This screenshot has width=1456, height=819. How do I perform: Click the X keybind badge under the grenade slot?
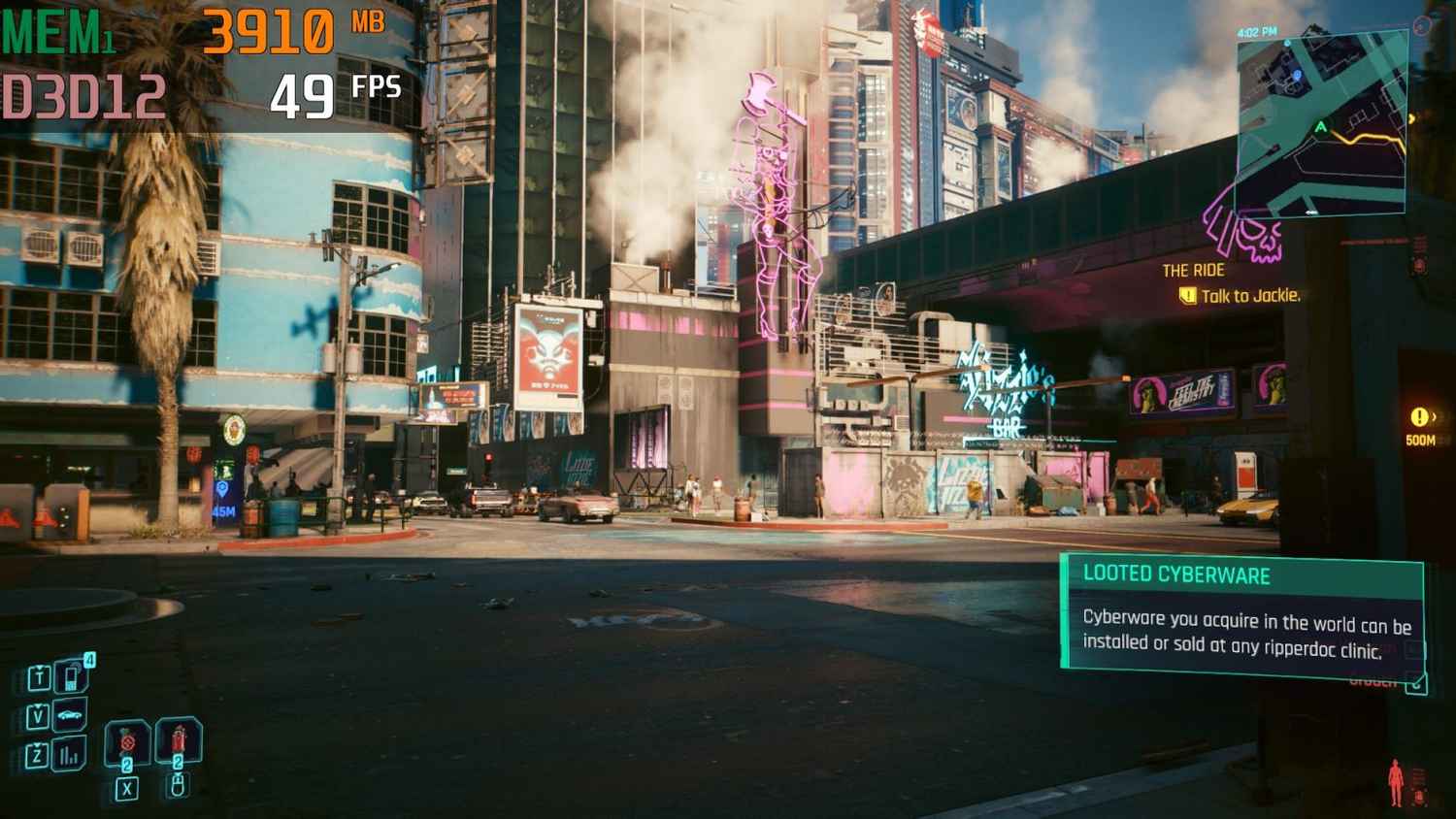pos(126,788)
